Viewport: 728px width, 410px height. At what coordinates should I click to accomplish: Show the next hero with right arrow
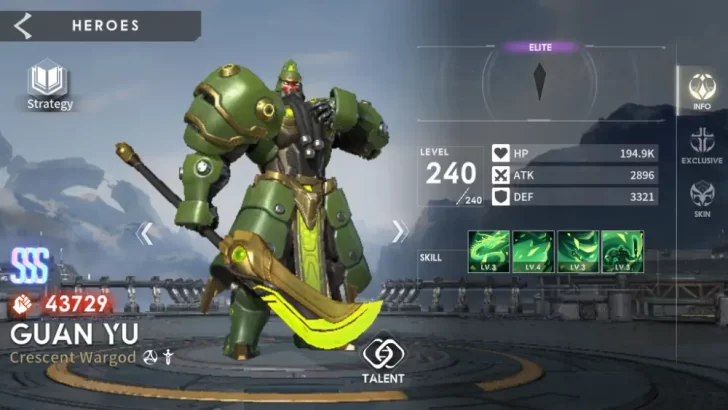[400, 232]
